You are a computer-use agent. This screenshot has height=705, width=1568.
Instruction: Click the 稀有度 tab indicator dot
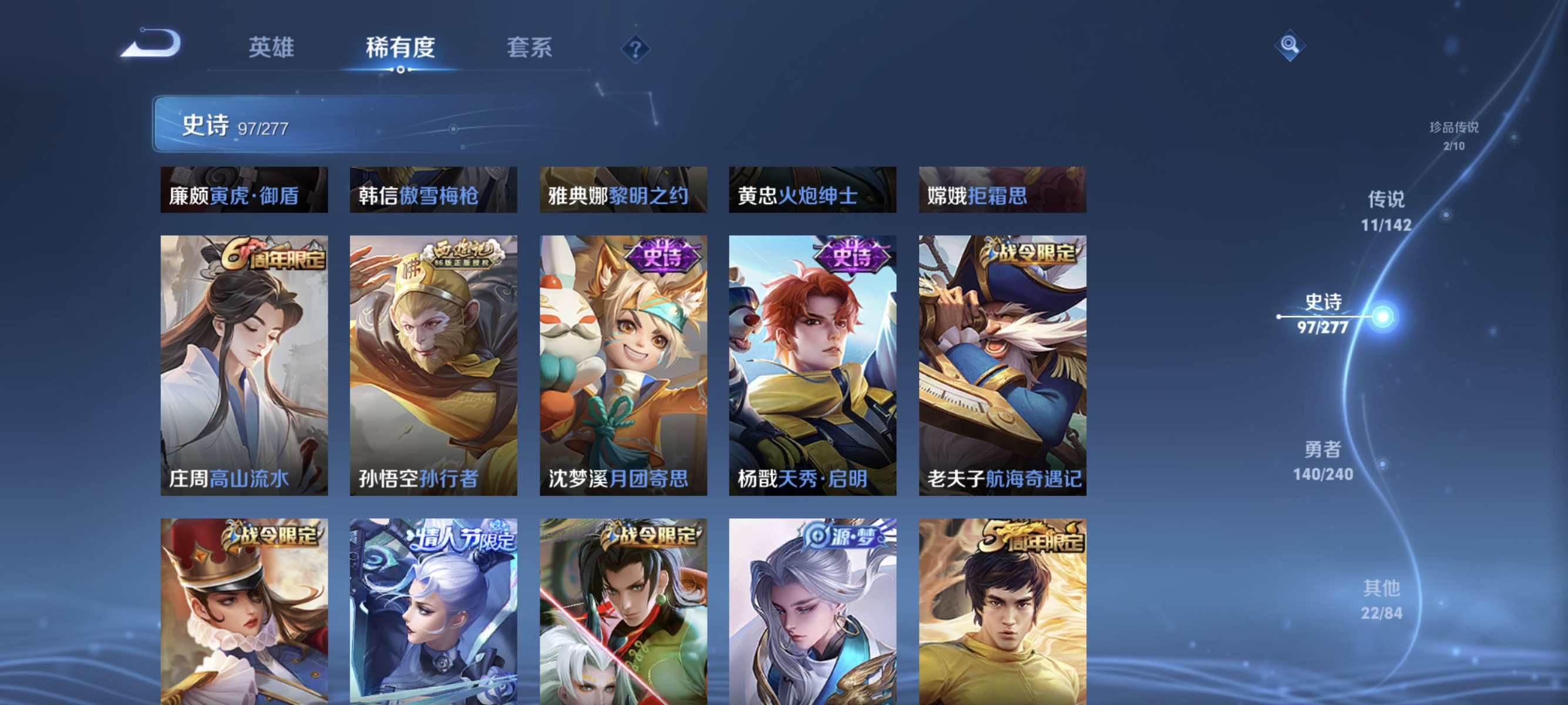click(x=402, y=69)
